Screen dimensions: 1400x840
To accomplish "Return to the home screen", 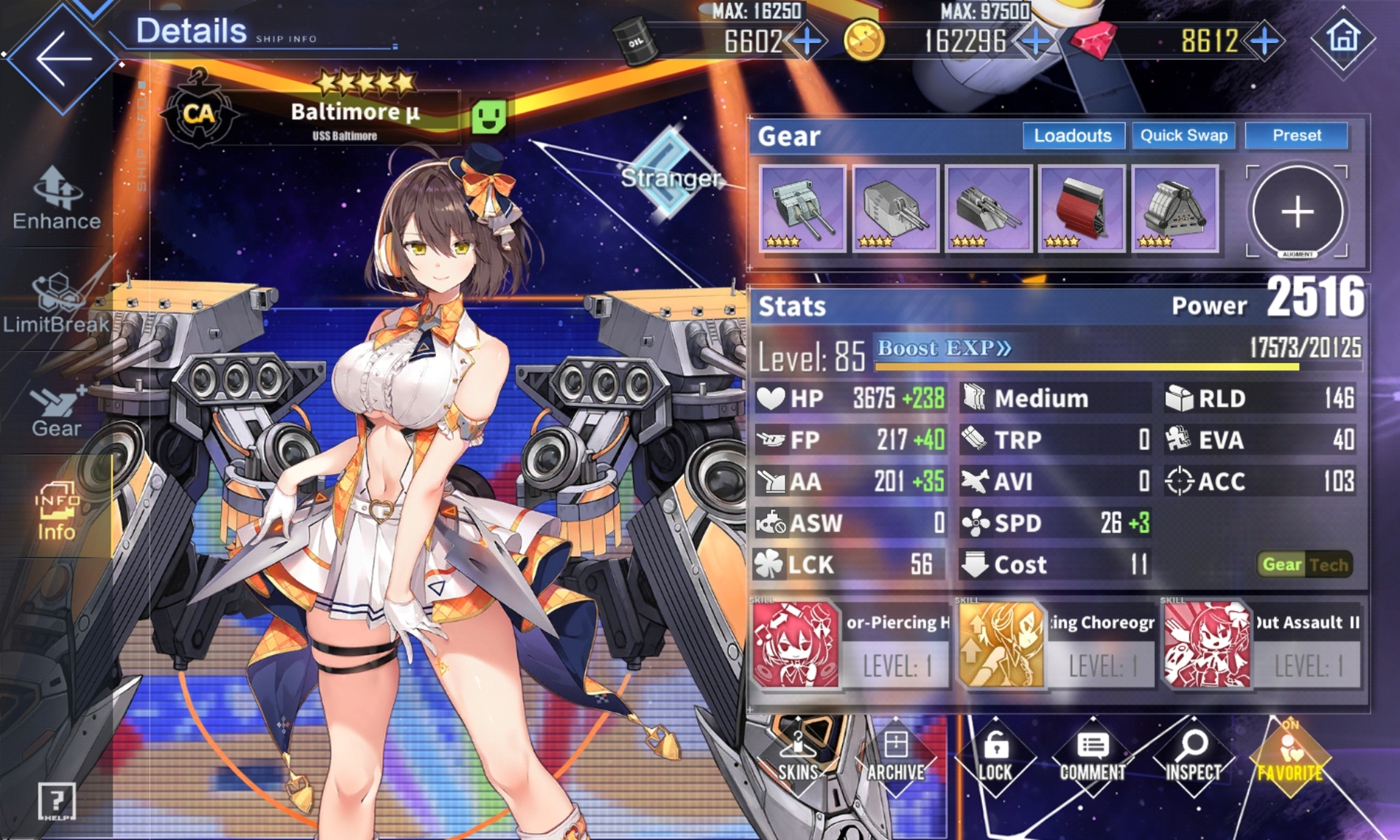I will [1343, 38].
